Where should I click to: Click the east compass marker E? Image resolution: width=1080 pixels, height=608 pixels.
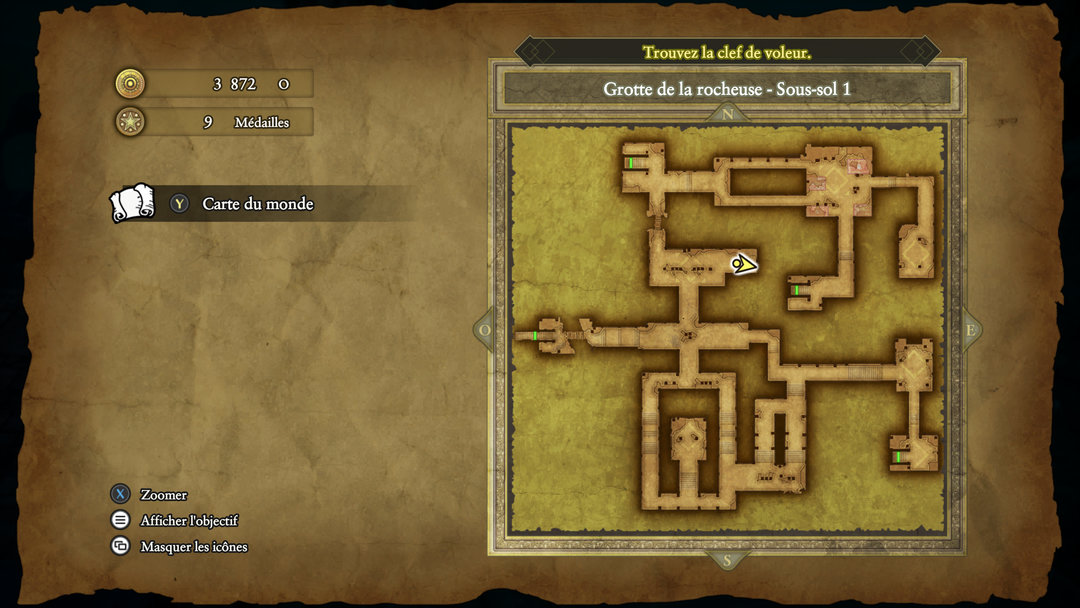969,331
